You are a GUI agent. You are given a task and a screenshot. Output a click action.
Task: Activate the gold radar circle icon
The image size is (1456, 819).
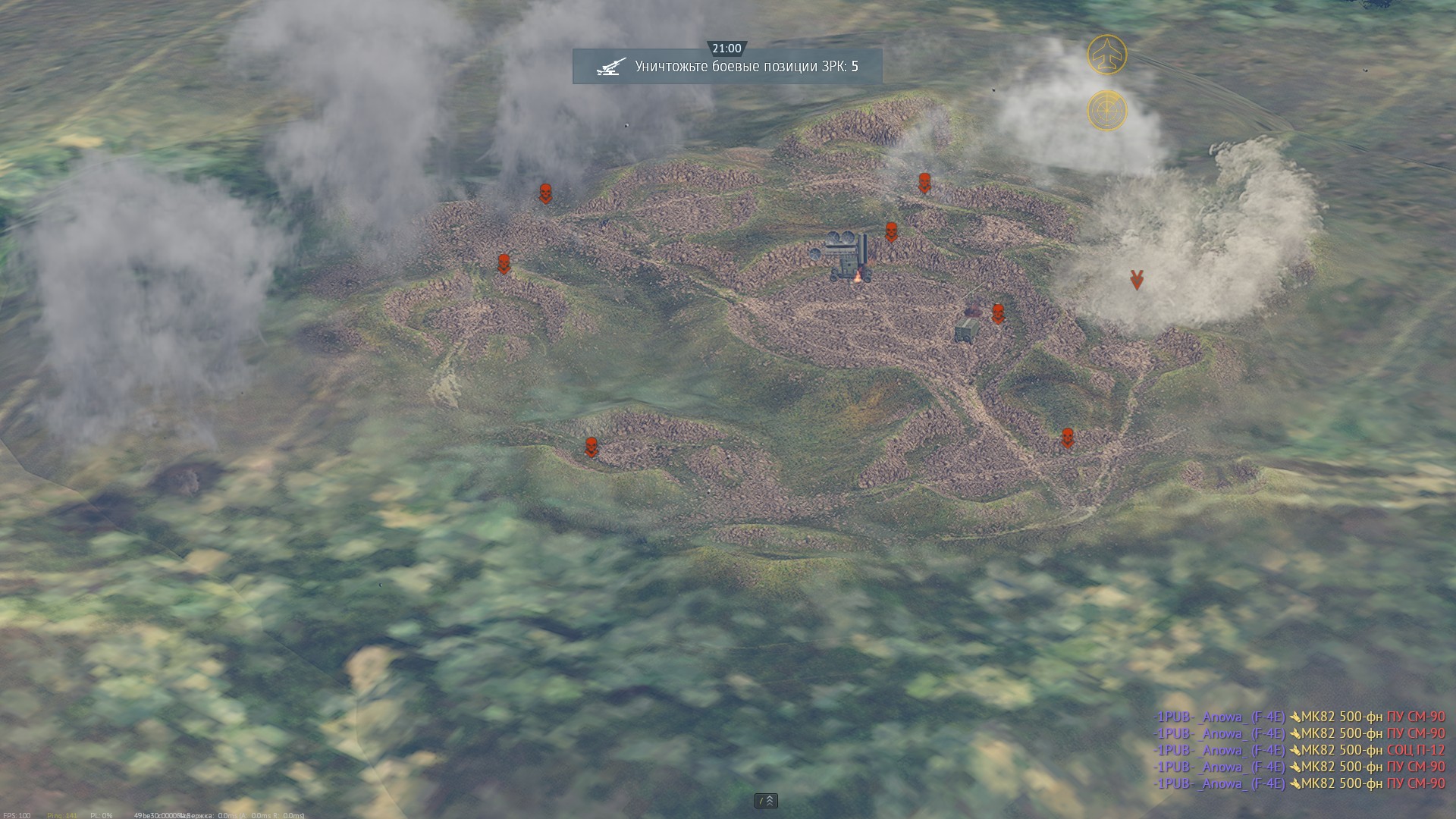pos(1106,111)
